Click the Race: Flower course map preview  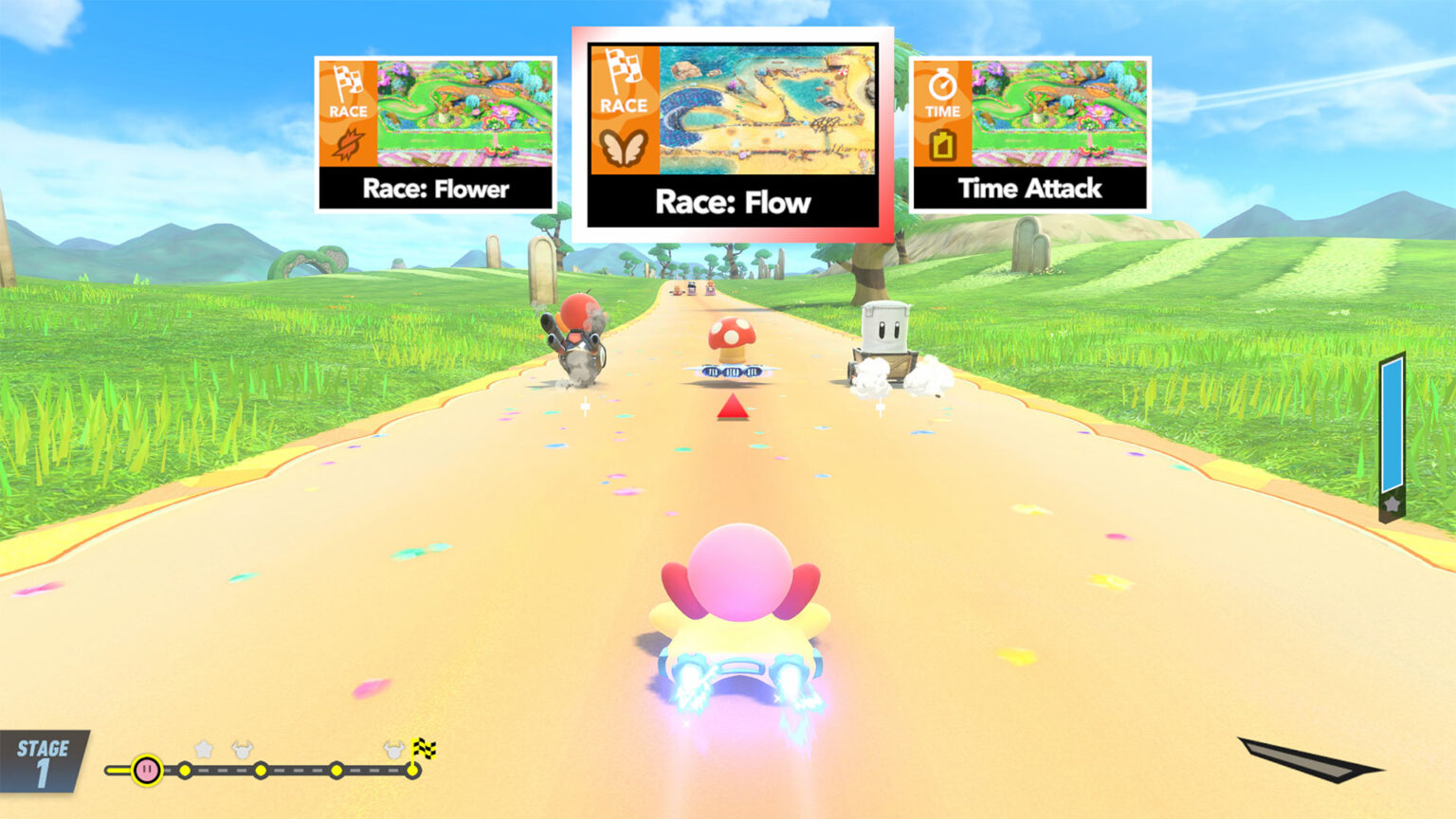[464, 112]
